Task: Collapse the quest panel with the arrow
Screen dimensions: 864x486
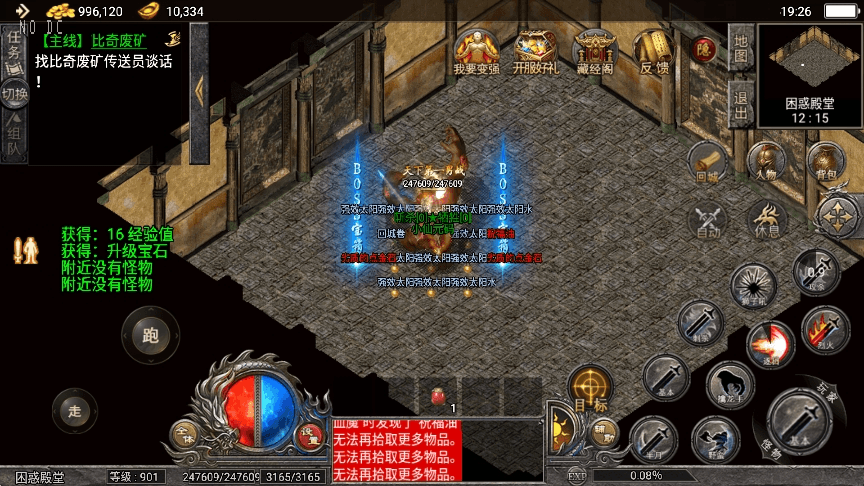Action: [x=199, y=90]
